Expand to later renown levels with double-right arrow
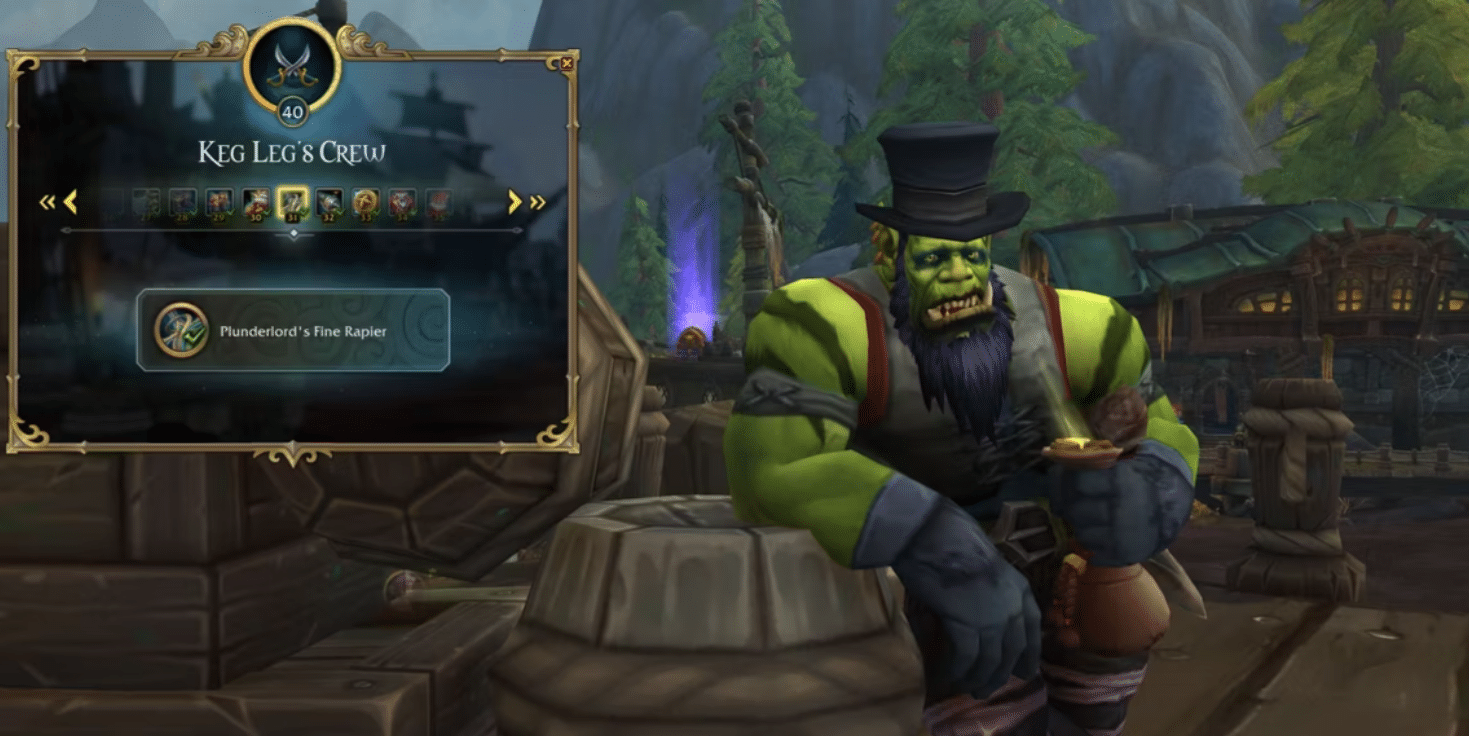The image size is (1469, 736). coord(537,201)
